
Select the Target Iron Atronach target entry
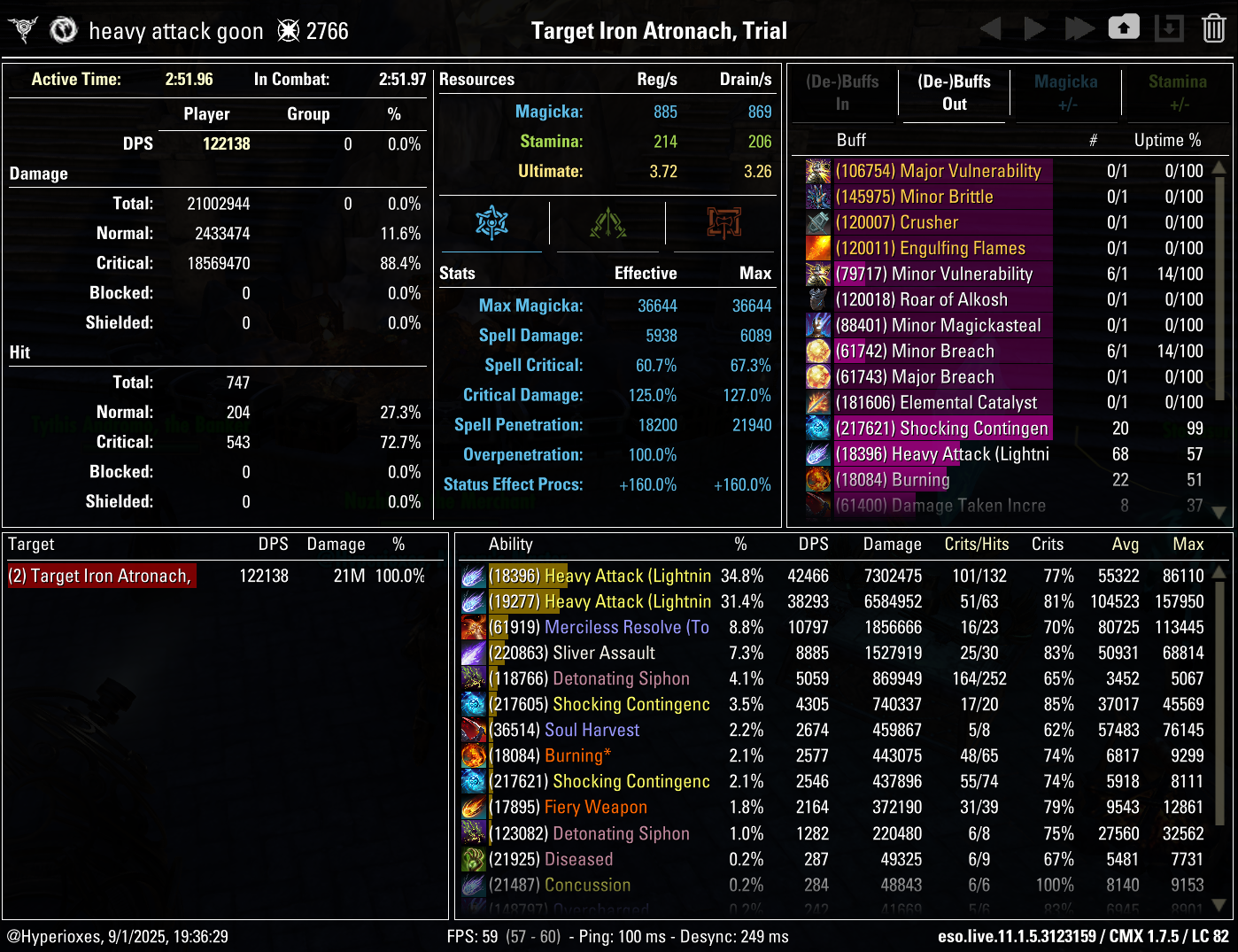(100, 576)
